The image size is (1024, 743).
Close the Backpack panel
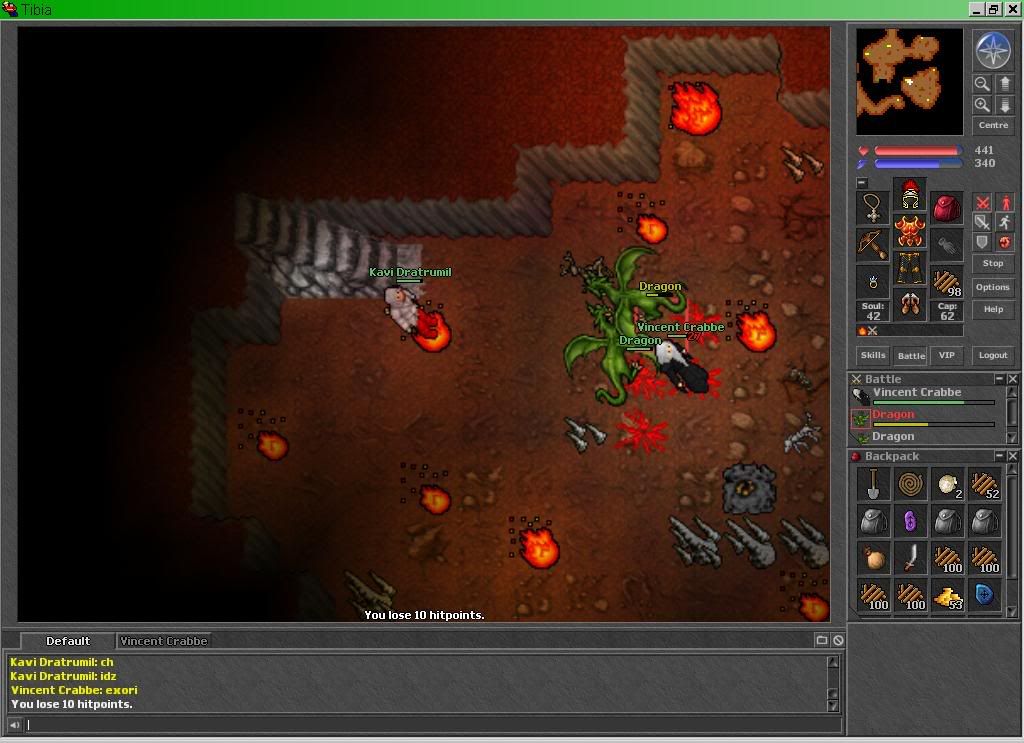pyautogui.click(x=1013, y=457)
